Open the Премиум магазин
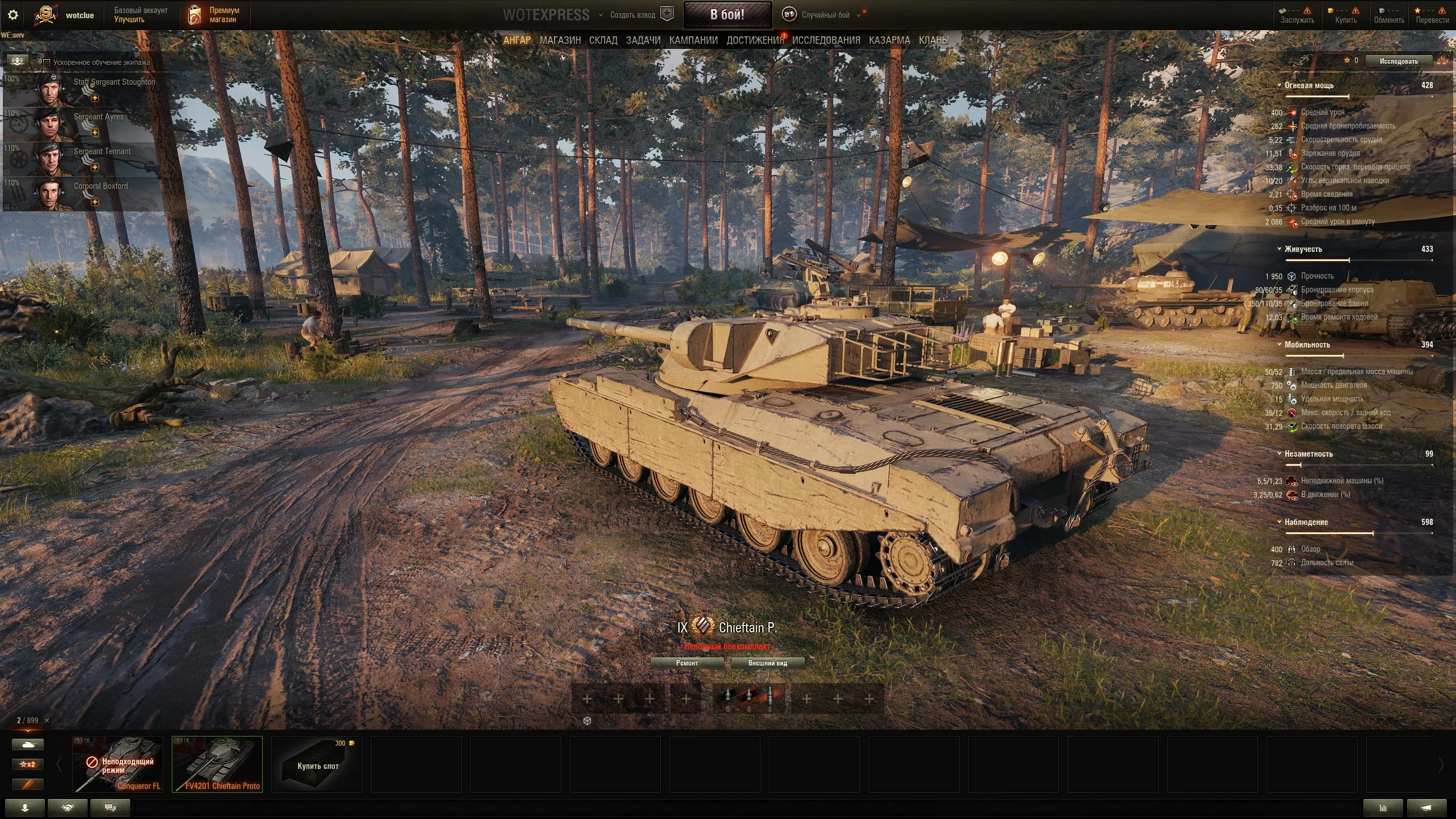Viewport: 1456px width, 819px height. [x=216, y=15]
